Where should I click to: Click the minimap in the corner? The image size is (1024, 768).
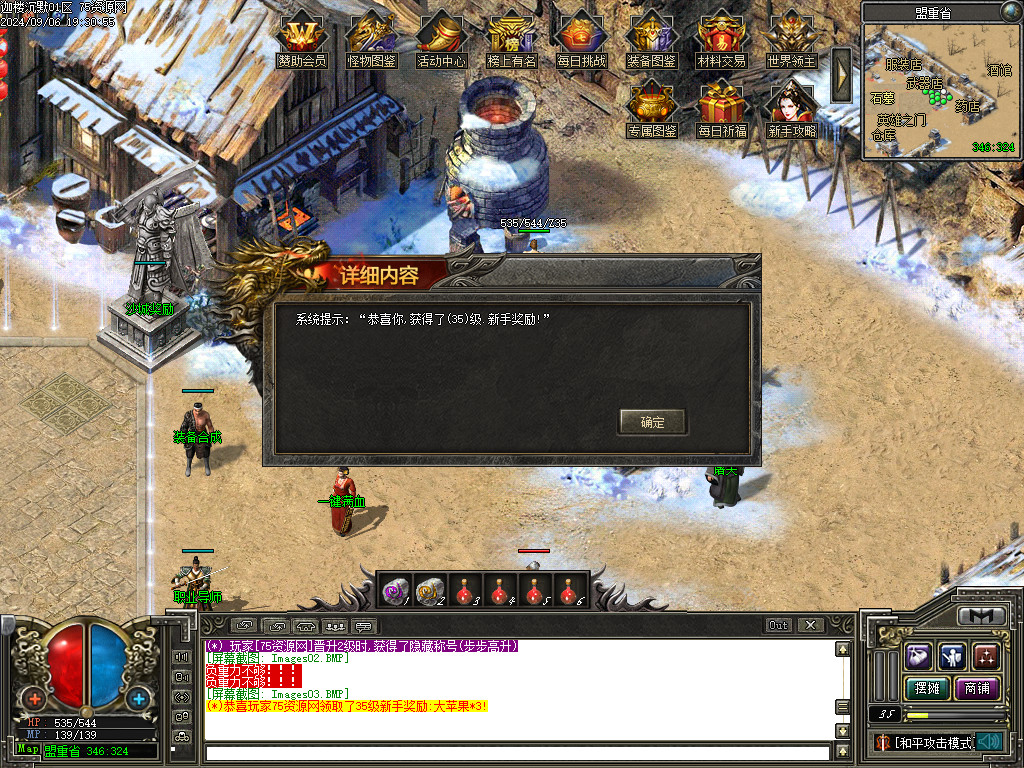(939, 92)
